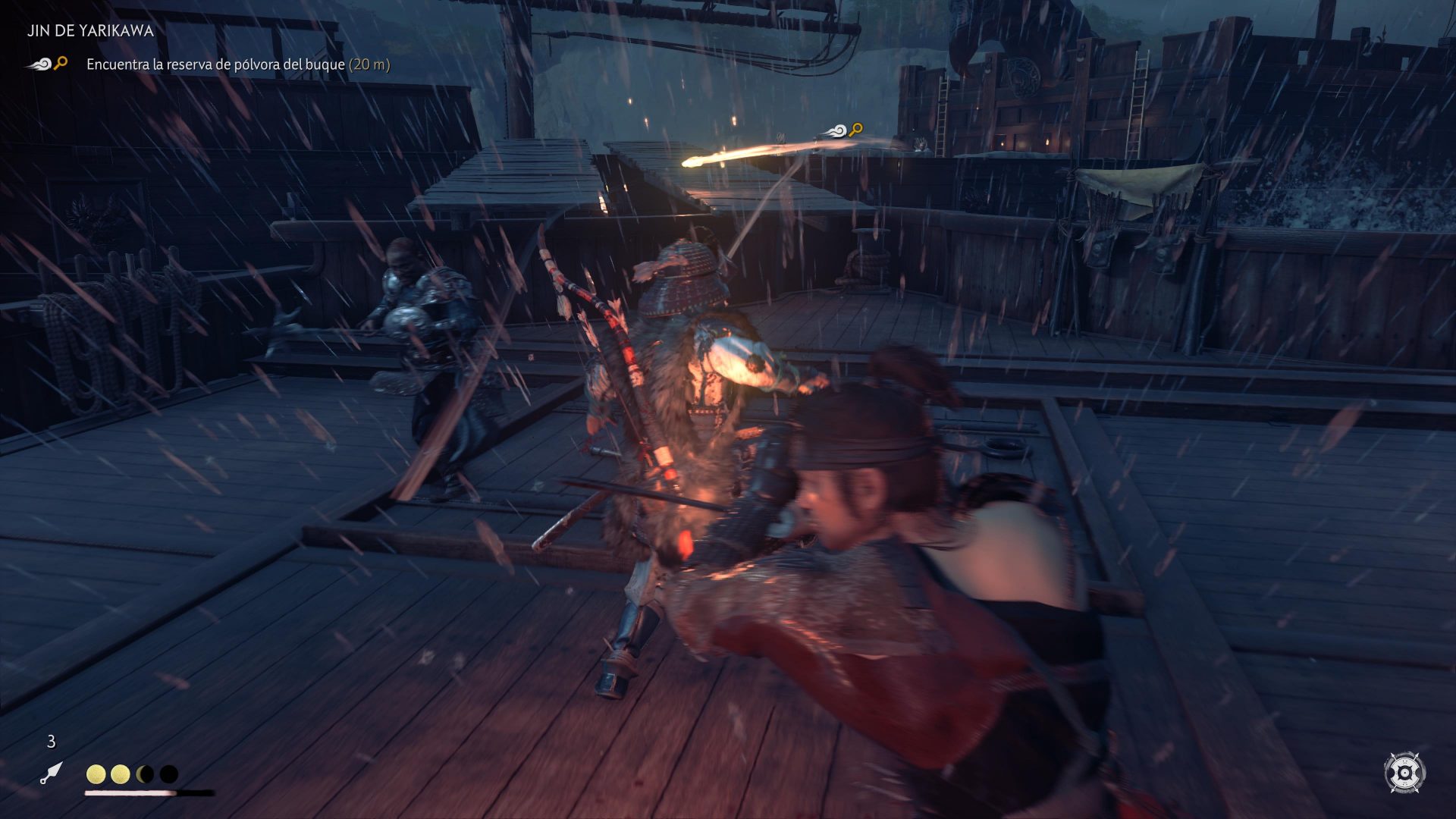Select the gunpowder reserve objective tracker
1456x819 pixels.
237,64
